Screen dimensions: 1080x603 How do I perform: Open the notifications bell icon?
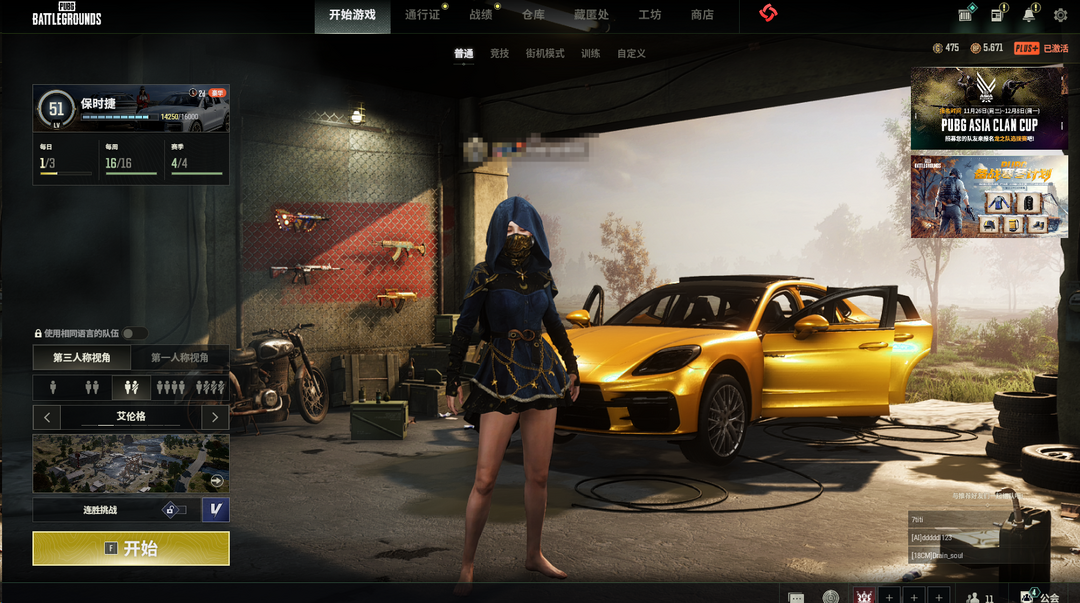coord(1028,15)
